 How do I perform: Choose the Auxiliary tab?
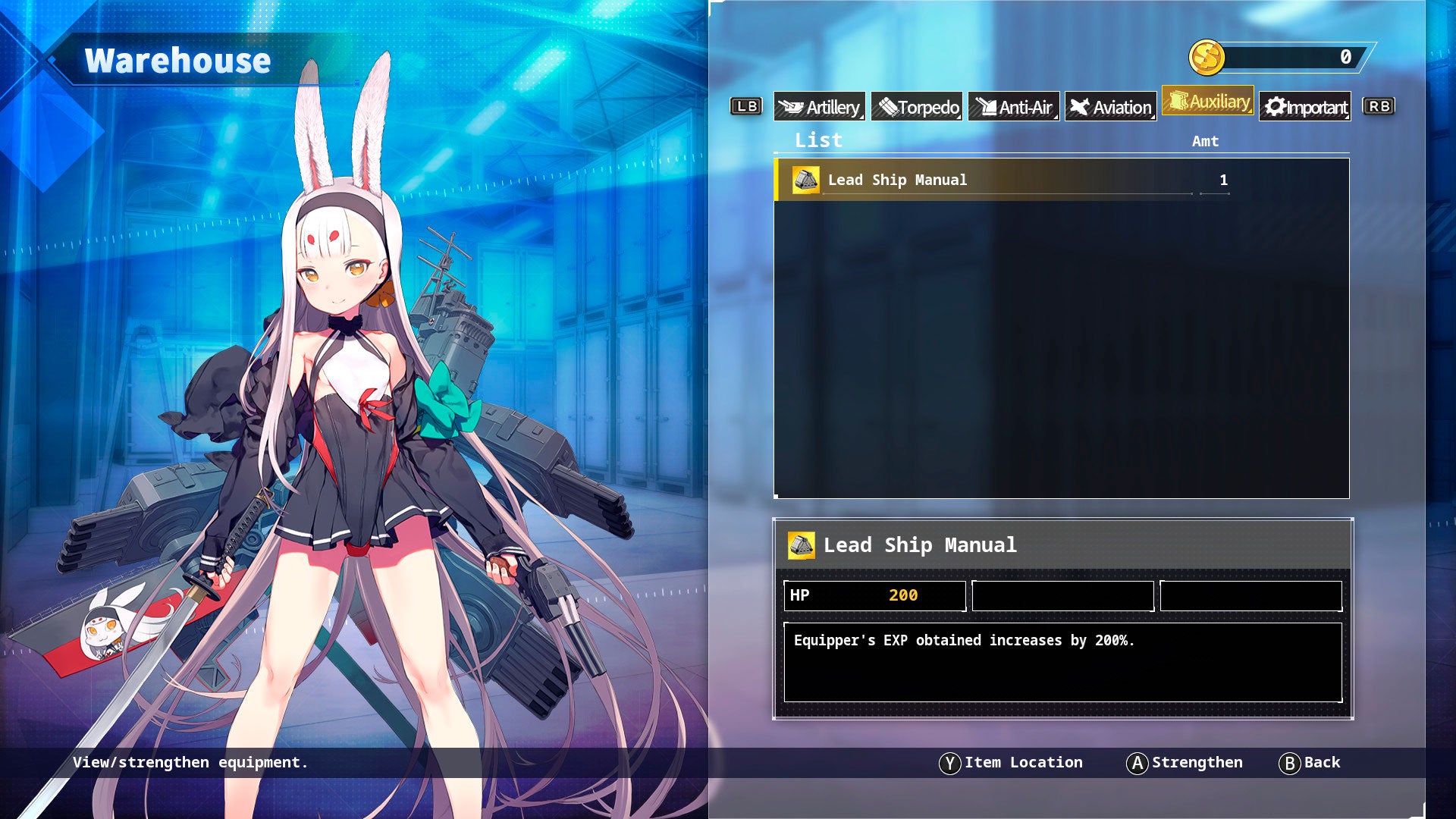1208,101
